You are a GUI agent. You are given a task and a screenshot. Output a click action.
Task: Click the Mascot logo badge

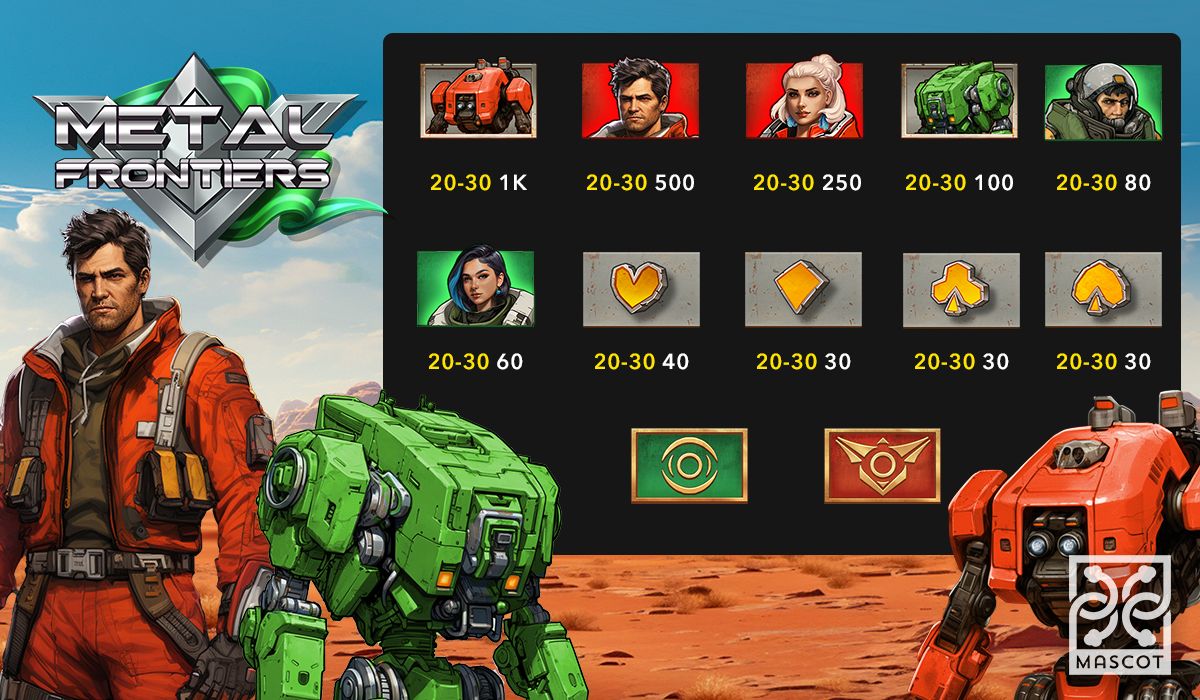(1119, 614)
